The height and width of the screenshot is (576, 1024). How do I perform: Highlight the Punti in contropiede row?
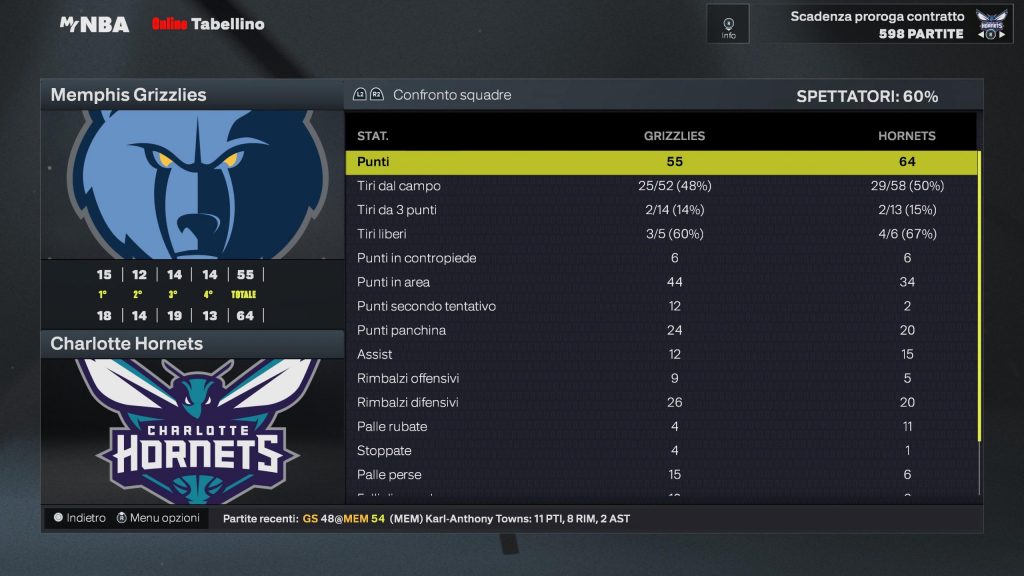click(x=660, y=258)
